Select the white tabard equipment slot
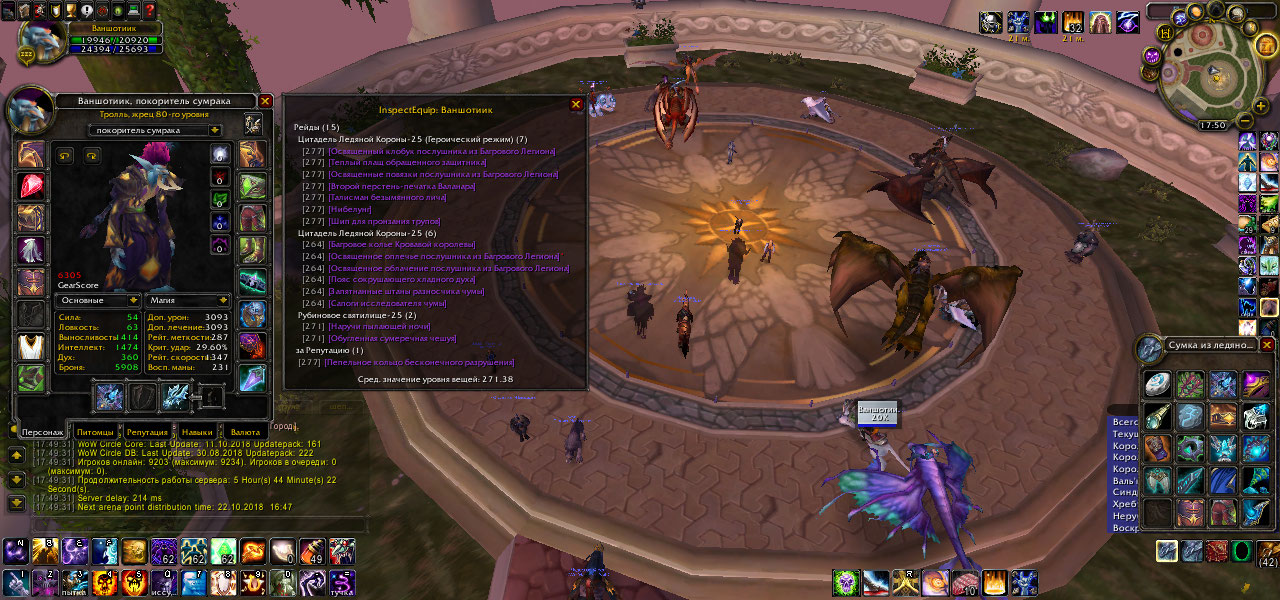Viewport: 1280px width, 600px height. pyautogui.click(x=32, y=346)
